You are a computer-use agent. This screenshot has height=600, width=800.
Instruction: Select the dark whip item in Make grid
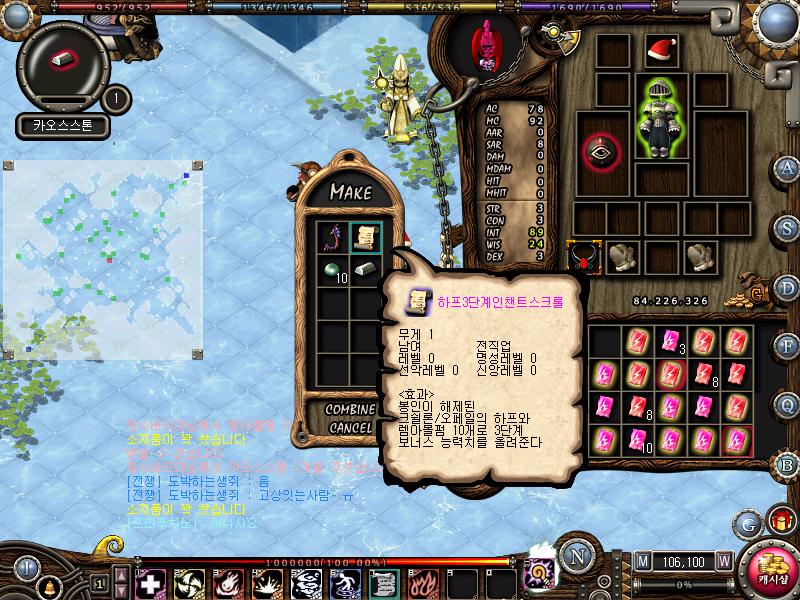tap(333, 237)
